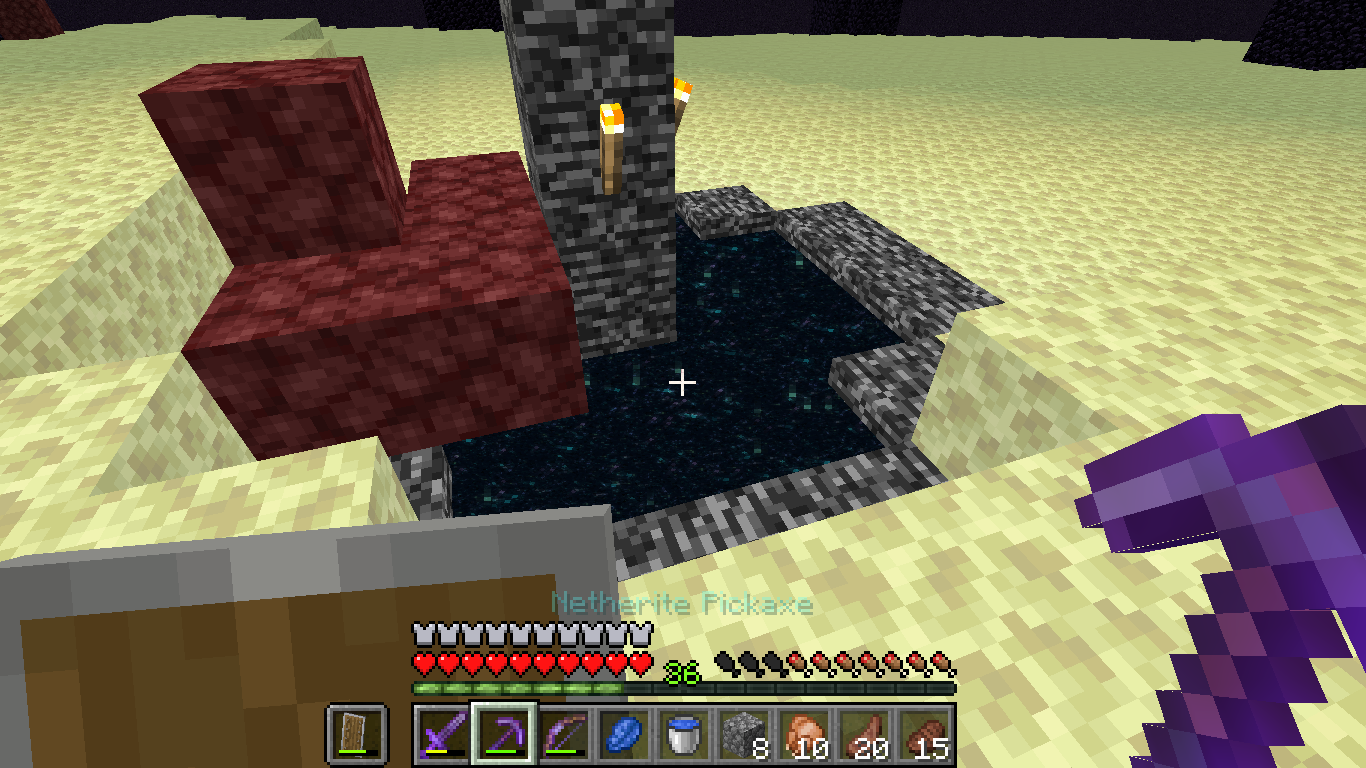Select the cooked meat stack of 20
This screenshot has width=1366, height=768.
(x=863, y=735)
